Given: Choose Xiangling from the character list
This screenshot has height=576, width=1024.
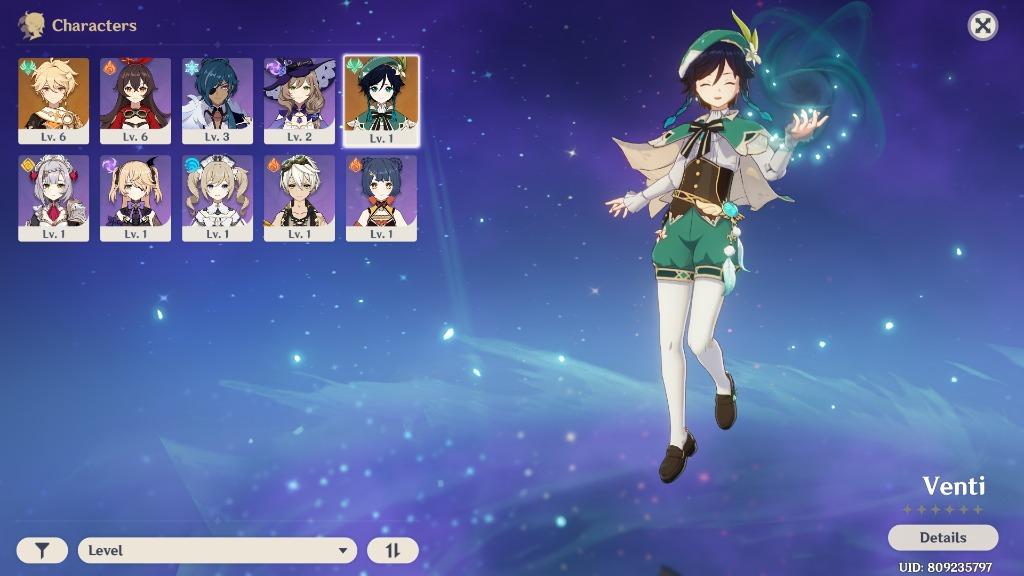Looking at the screenshot, I should pos(381,197).
